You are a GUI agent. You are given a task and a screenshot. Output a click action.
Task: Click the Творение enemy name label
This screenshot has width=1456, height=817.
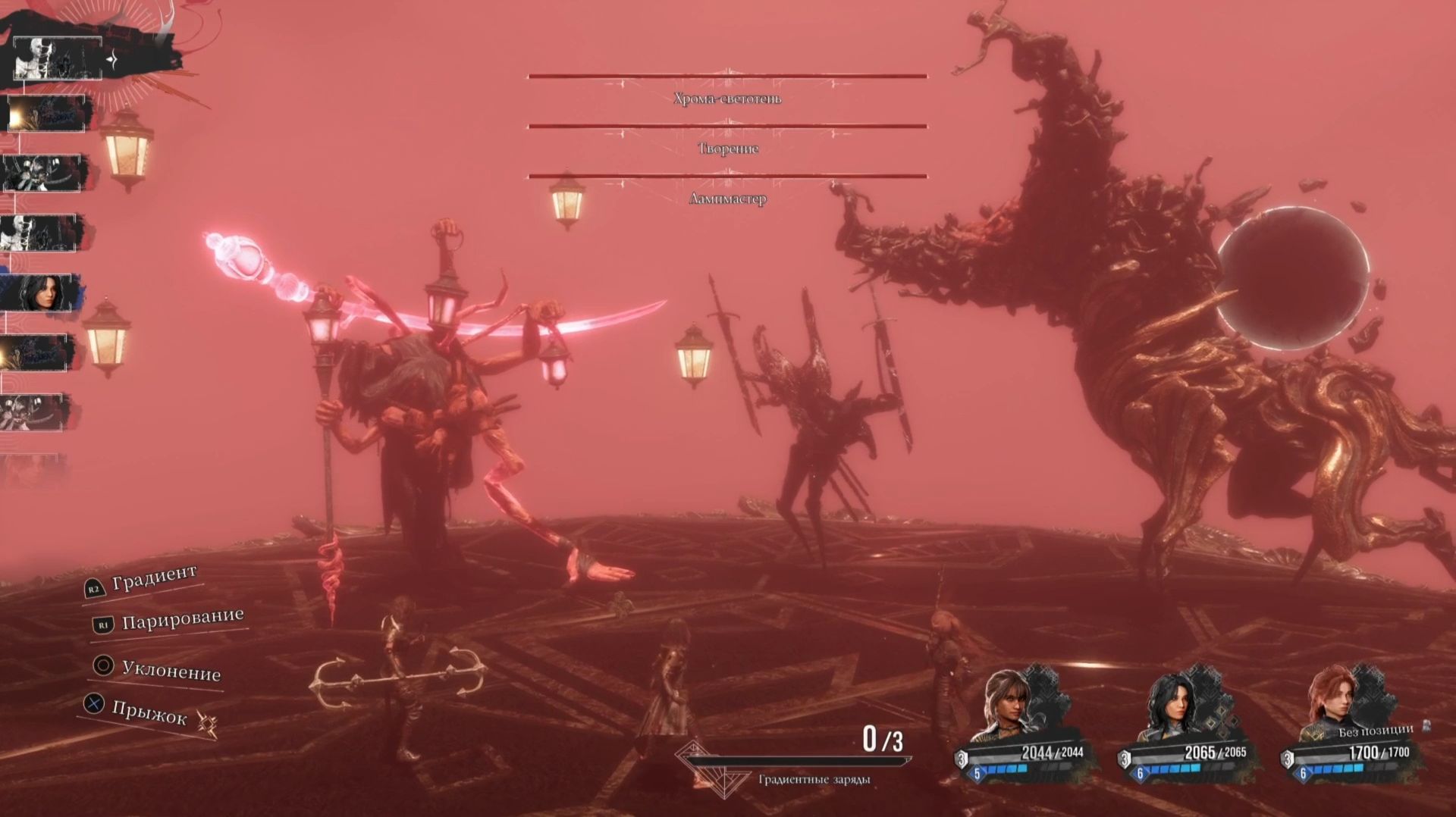pos(727,149)
